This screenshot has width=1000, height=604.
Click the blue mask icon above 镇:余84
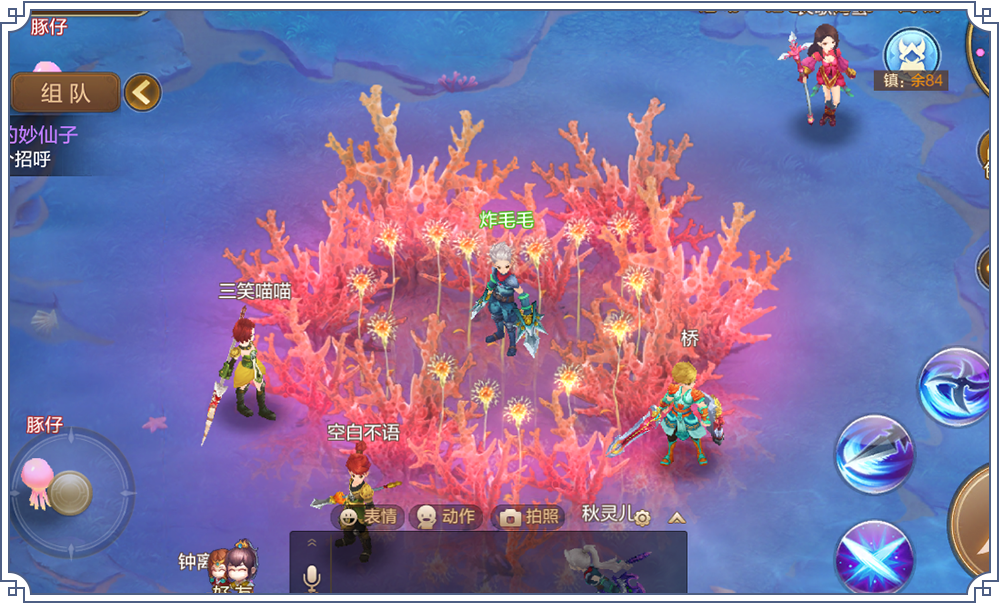click(911, 52)
